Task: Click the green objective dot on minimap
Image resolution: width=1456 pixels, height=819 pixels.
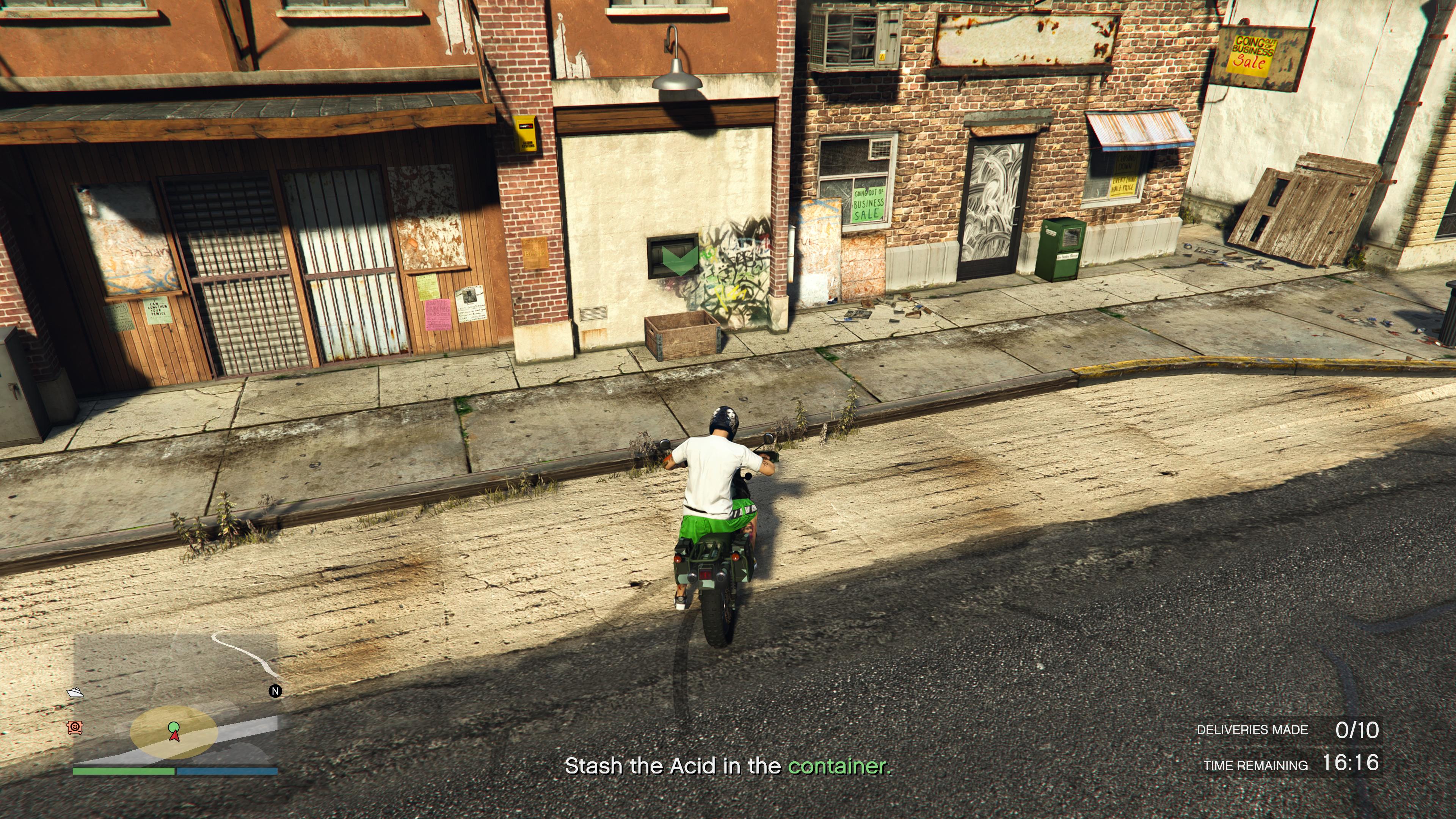Action: [174, 726]
